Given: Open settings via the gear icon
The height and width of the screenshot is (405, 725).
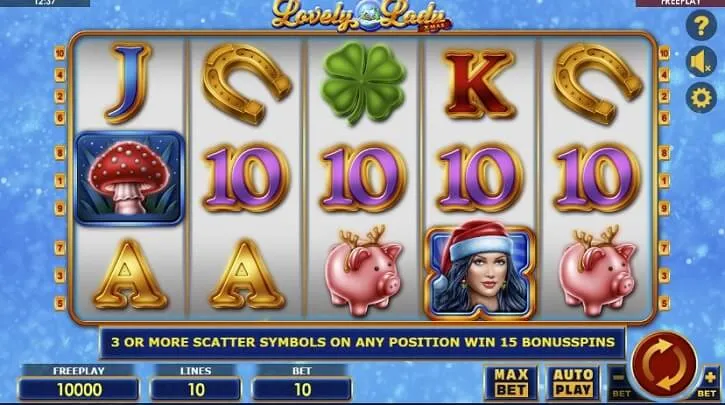Looking at the screenshot, I should [x=700, y=98].
